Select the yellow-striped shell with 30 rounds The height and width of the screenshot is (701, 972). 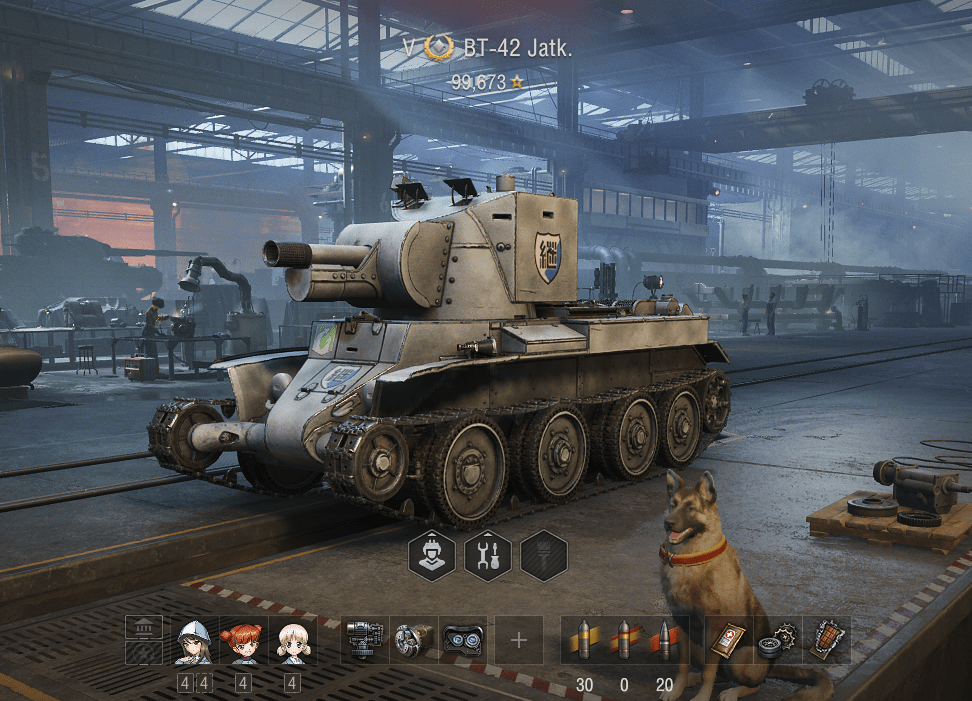(x=585, y=640)
